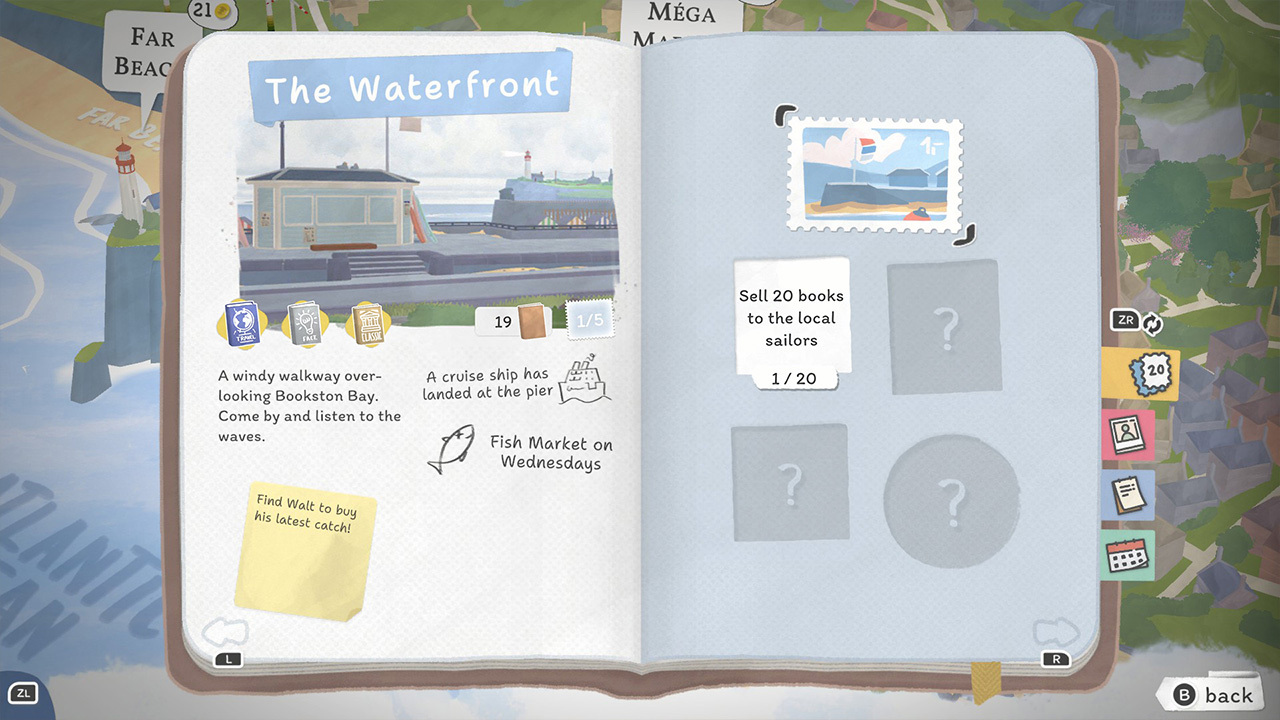Switch to the calendar tab

tap(1129, 555)
